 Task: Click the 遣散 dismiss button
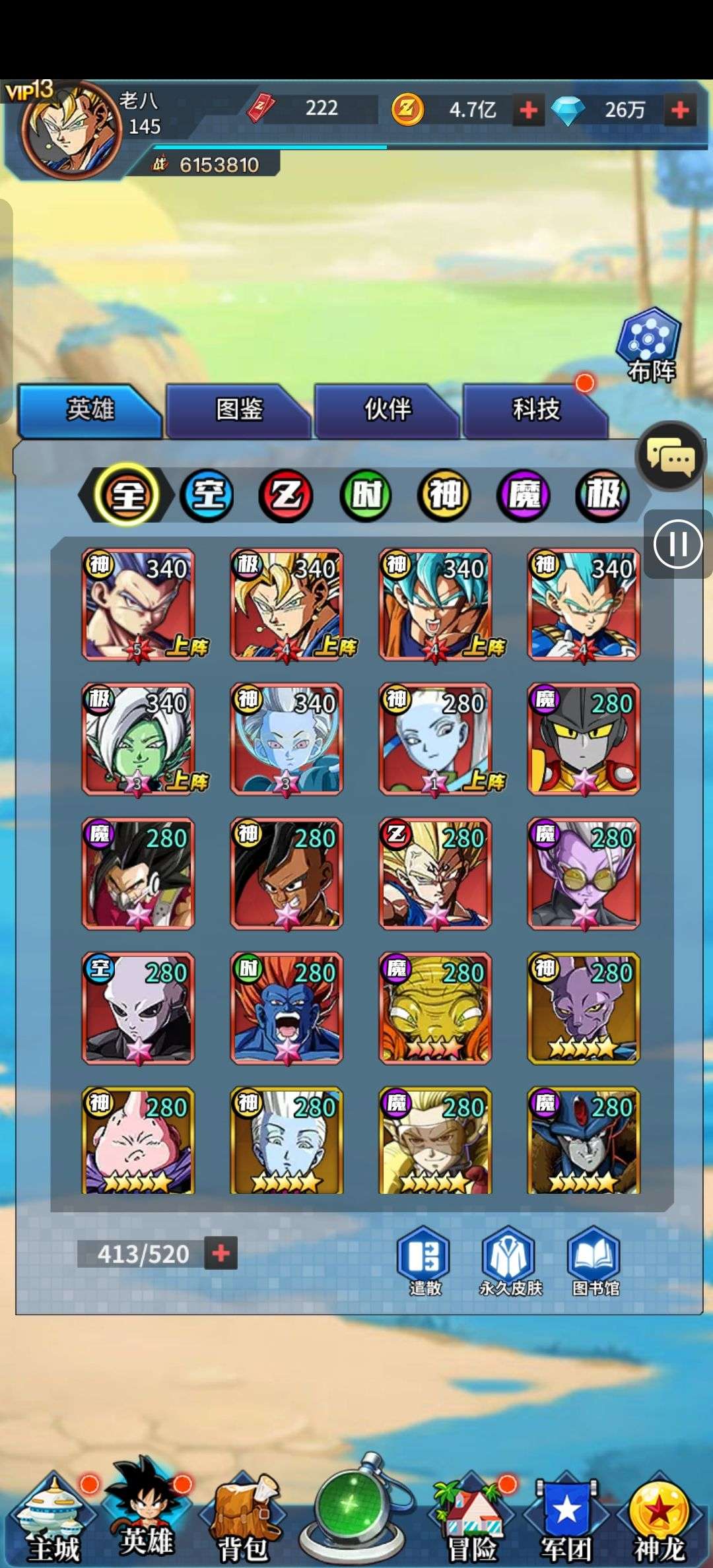pyautogui.click(x=423, y=1261)
